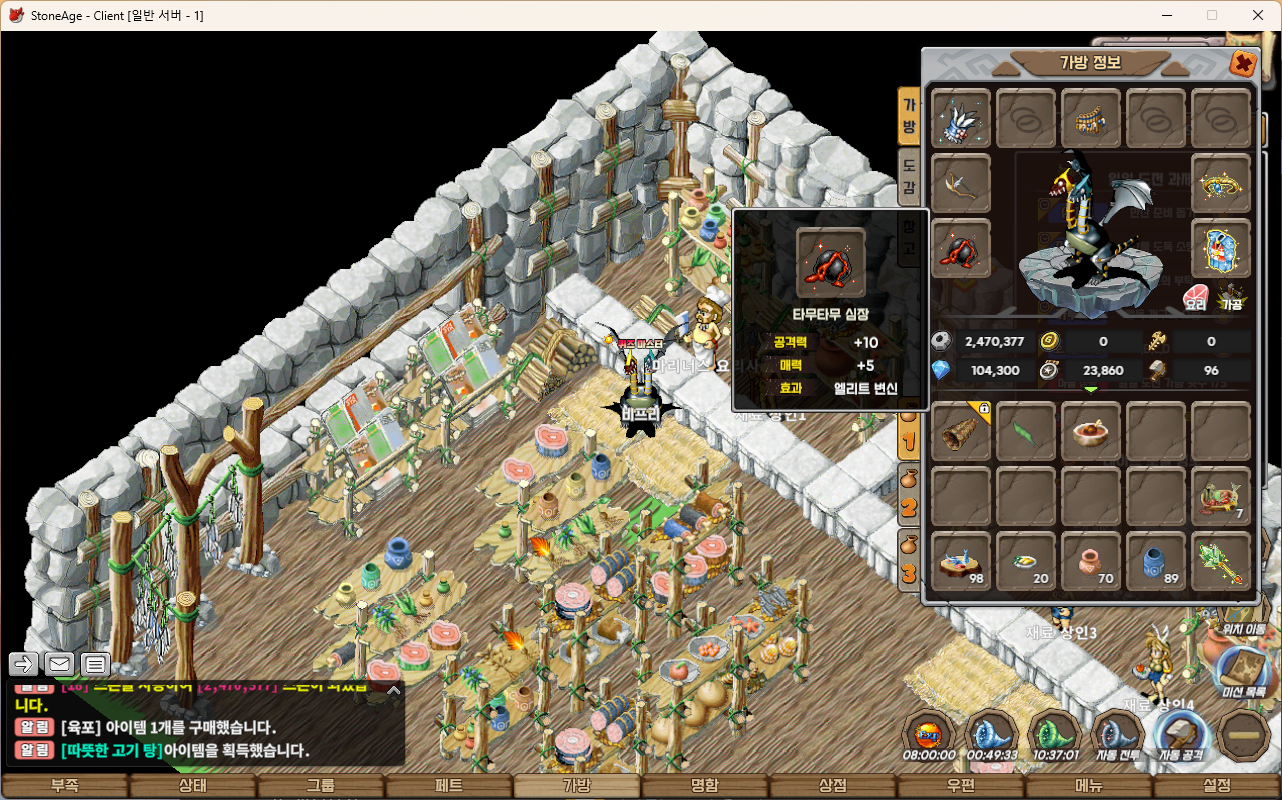This screenshot has width=1282, height=800.
Task: Select the bow weapon equipment slot
Action: tap(961, 184)
